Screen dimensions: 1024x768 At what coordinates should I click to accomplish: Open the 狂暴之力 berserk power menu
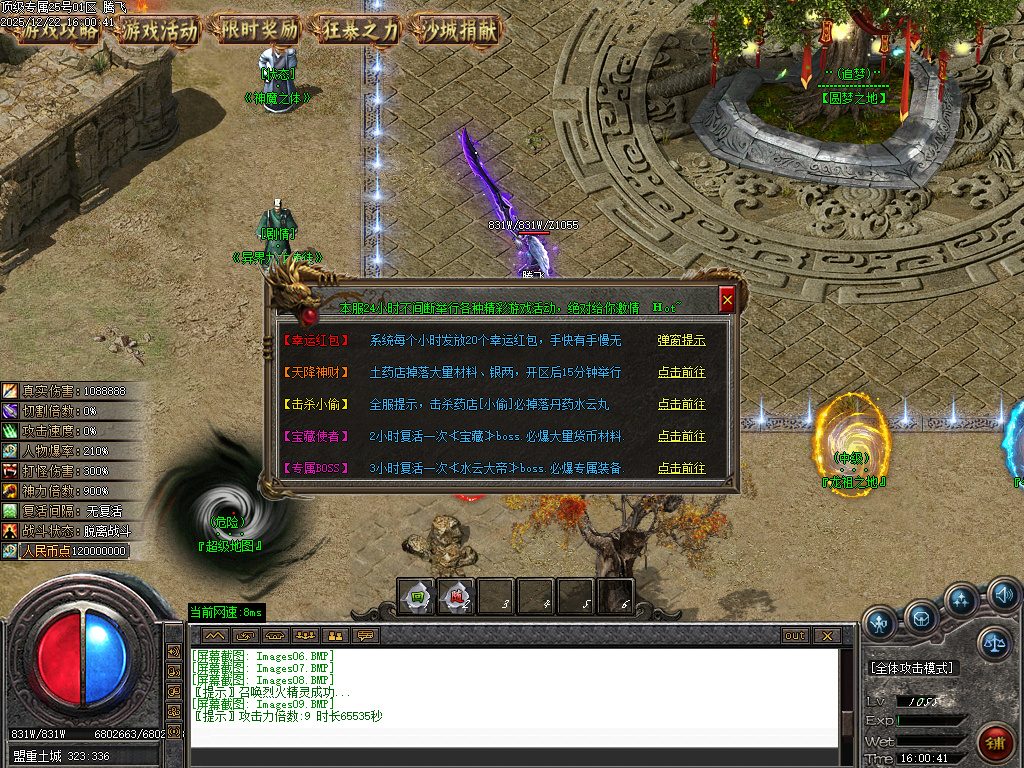click(x=359, y=30)
